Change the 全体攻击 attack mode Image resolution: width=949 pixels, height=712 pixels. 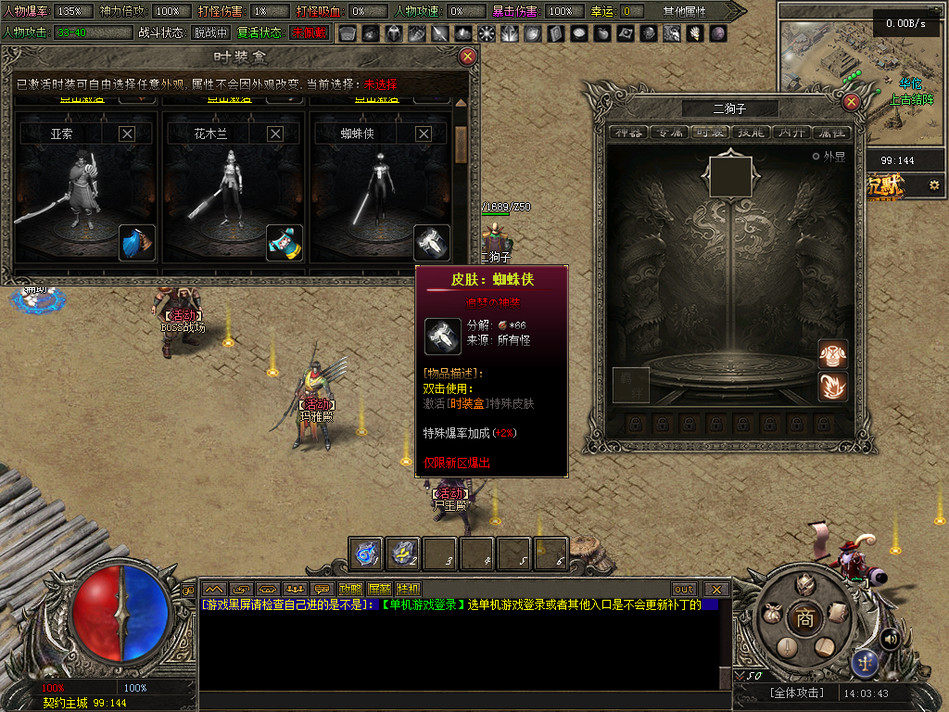click(x=796, y=693)
